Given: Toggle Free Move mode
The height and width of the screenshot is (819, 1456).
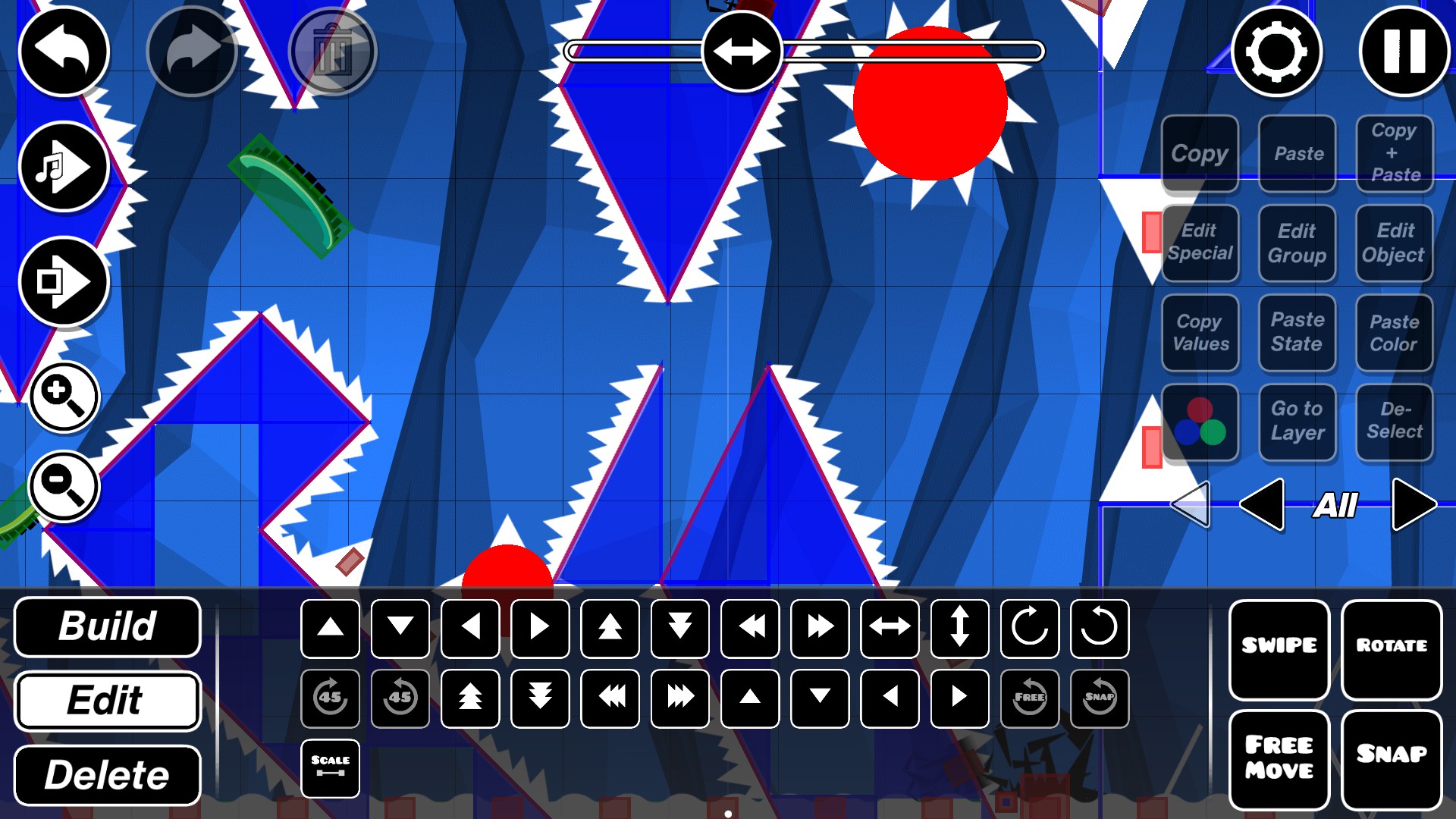Looking at the screenshot, I should (x=1279, y=756).
